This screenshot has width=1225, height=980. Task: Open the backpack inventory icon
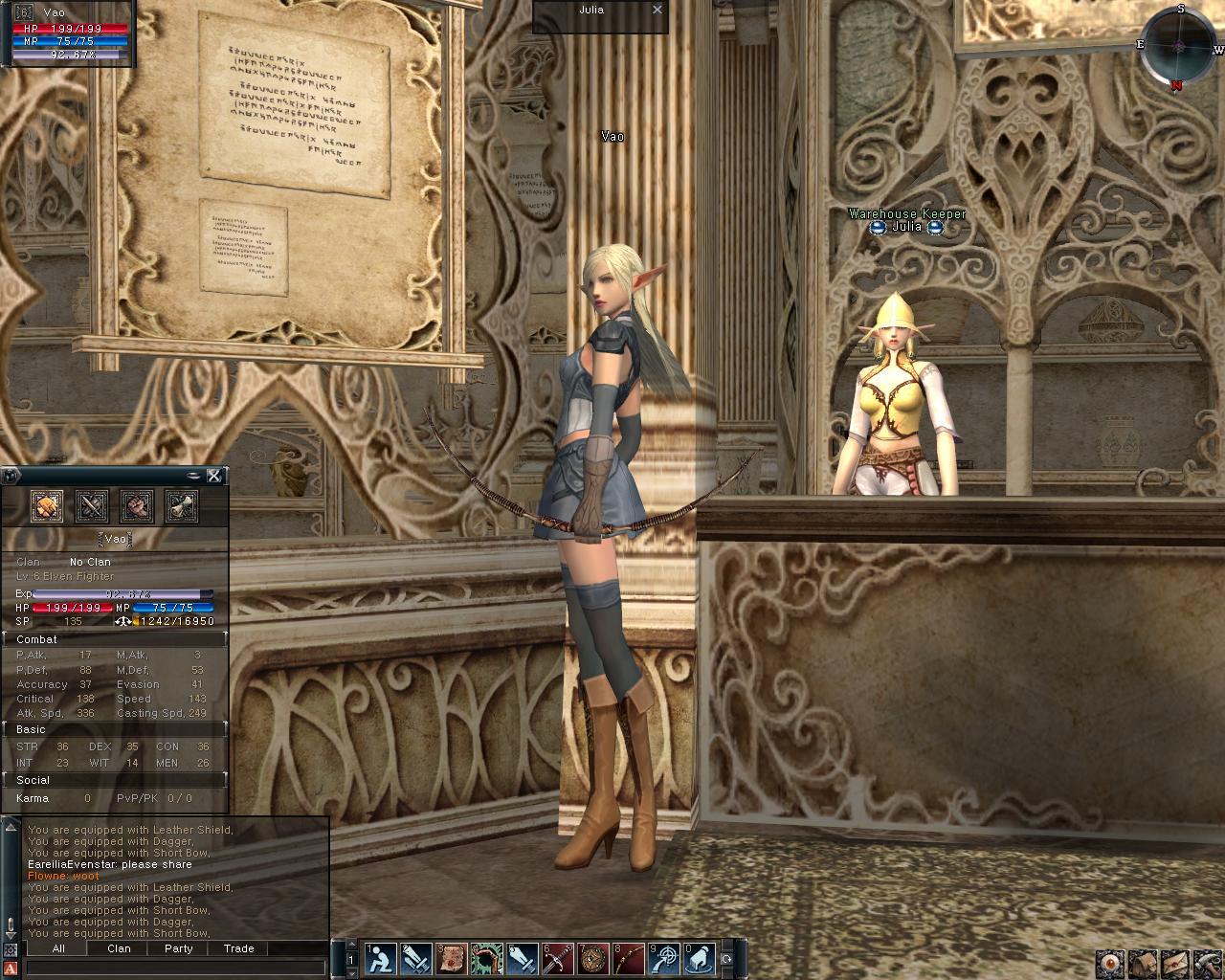pyautogui.click(x=1143, y=962)
